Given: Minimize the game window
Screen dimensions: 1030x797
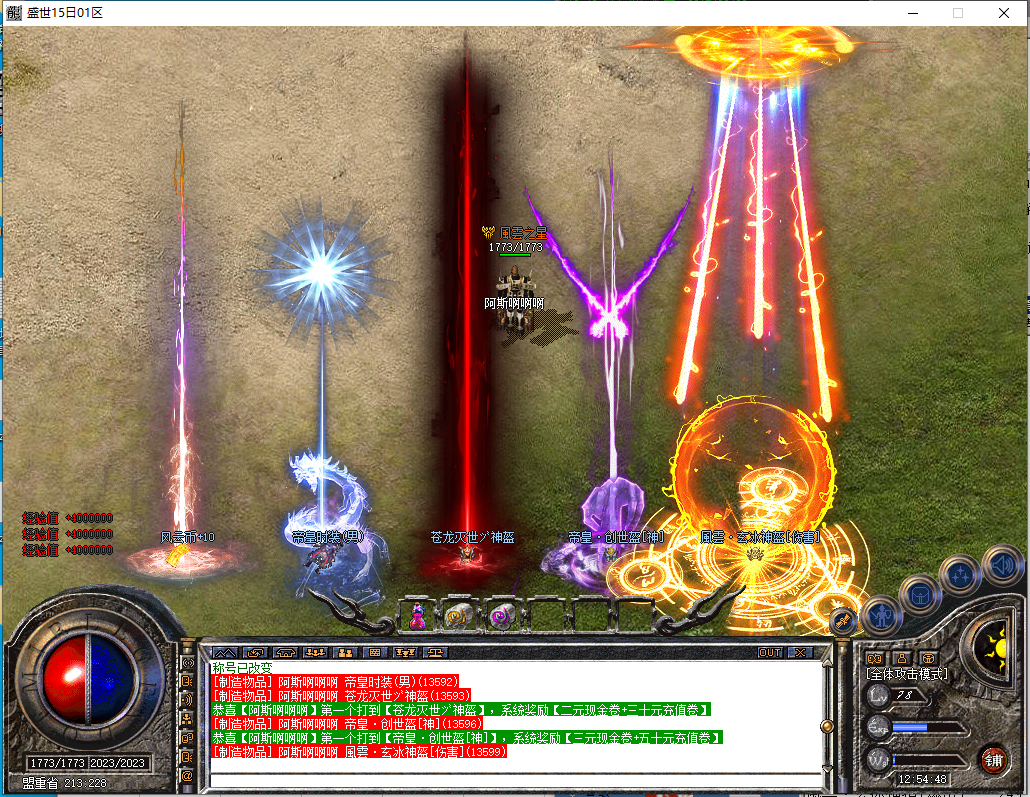Looking at the screenshot, I should point(911,13).
